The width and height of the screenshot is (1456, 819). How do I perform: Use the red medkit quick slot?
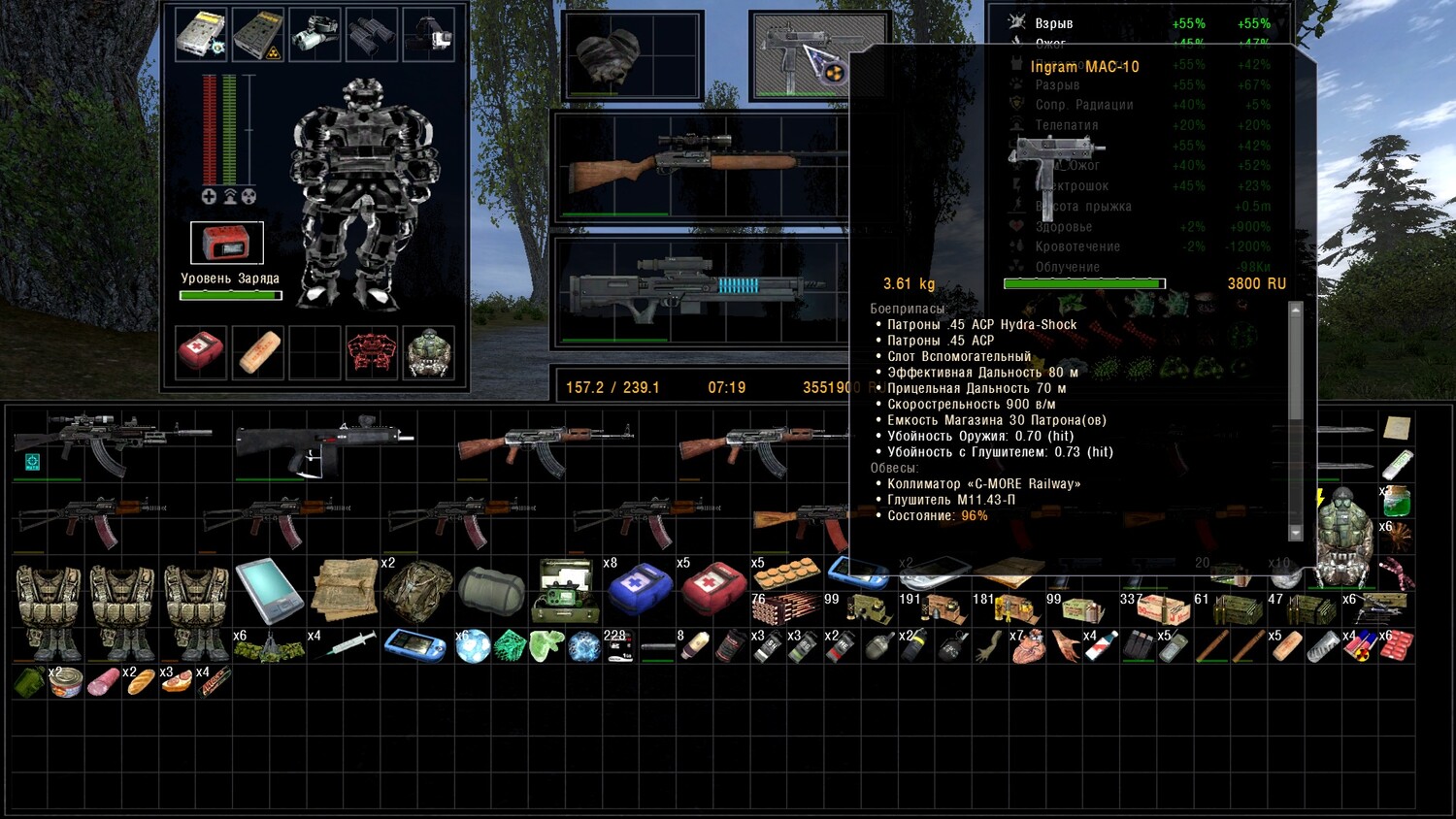(x=201, y=352)
